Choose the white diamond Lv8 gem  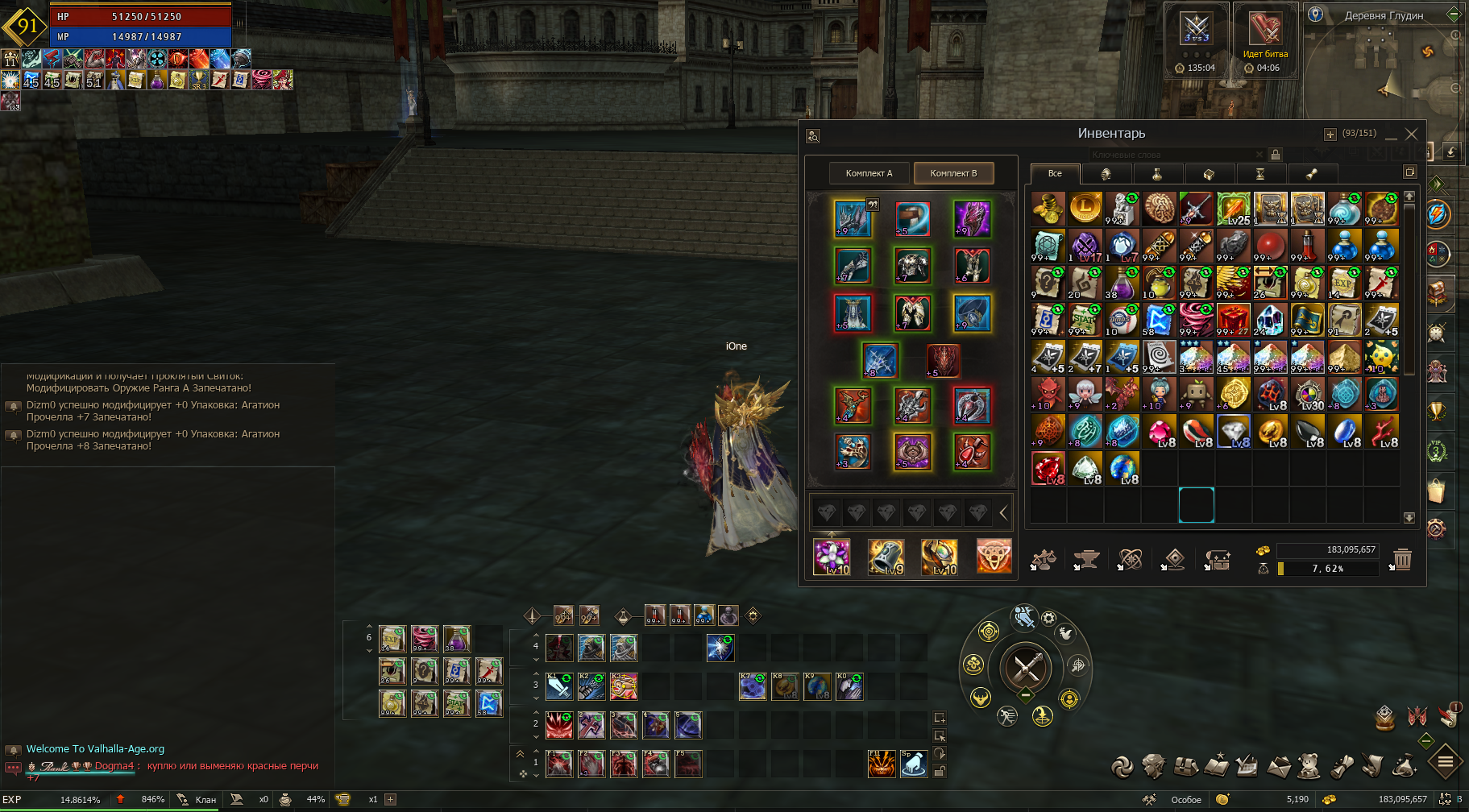1233,432
